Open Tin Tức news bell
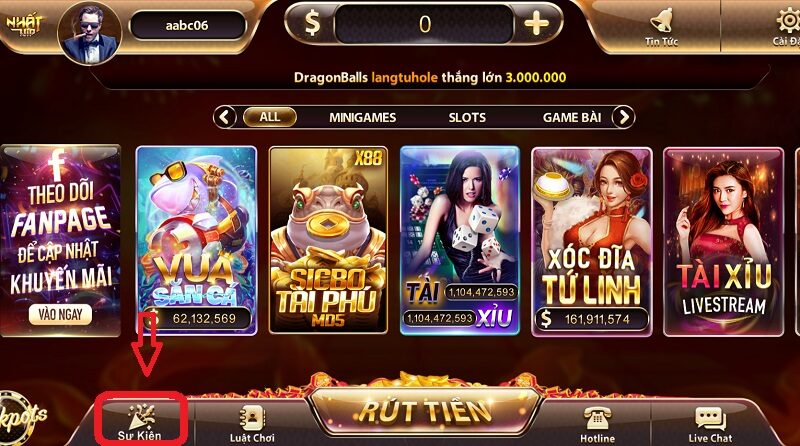 point(661,24)
